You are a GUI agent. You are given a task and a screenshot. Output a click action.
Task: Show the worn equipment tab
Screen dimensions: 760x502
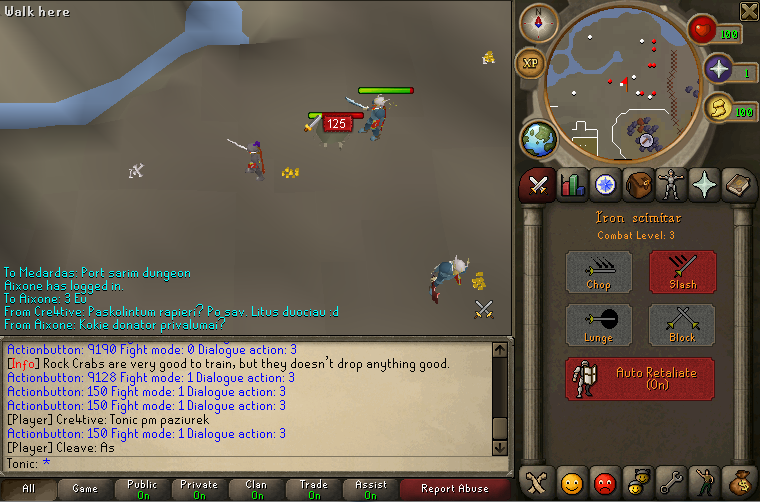(670, 185)
